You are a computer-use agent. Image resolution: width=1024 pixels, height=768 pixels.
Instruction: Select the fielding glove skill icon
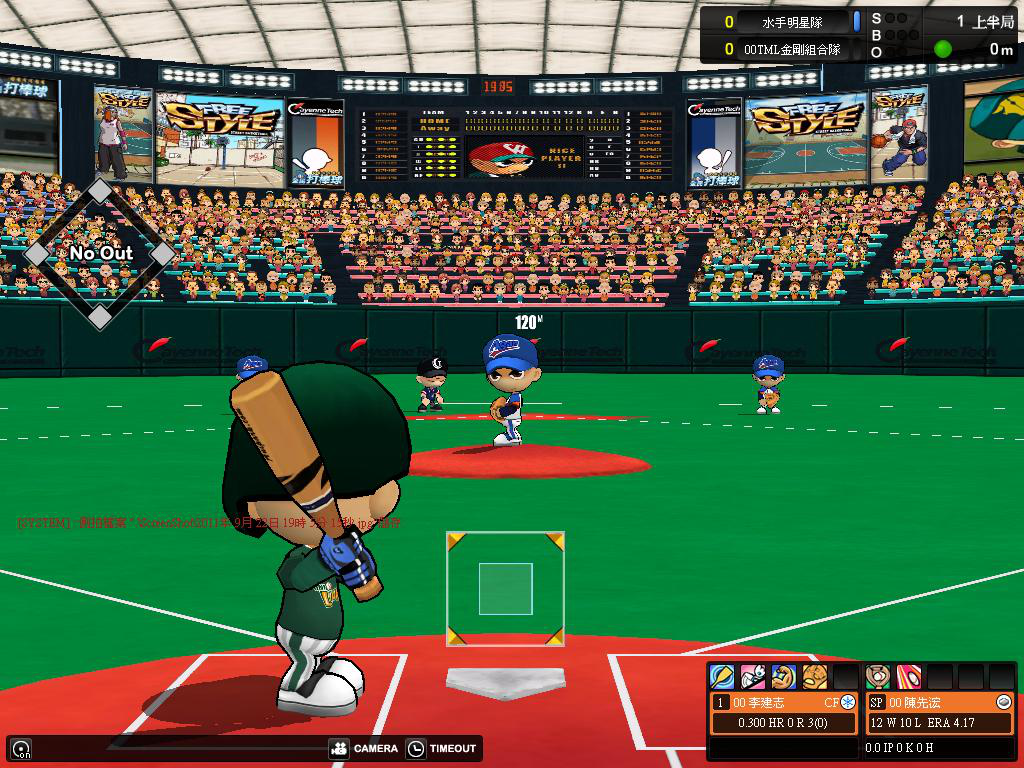tap(815, 677)
